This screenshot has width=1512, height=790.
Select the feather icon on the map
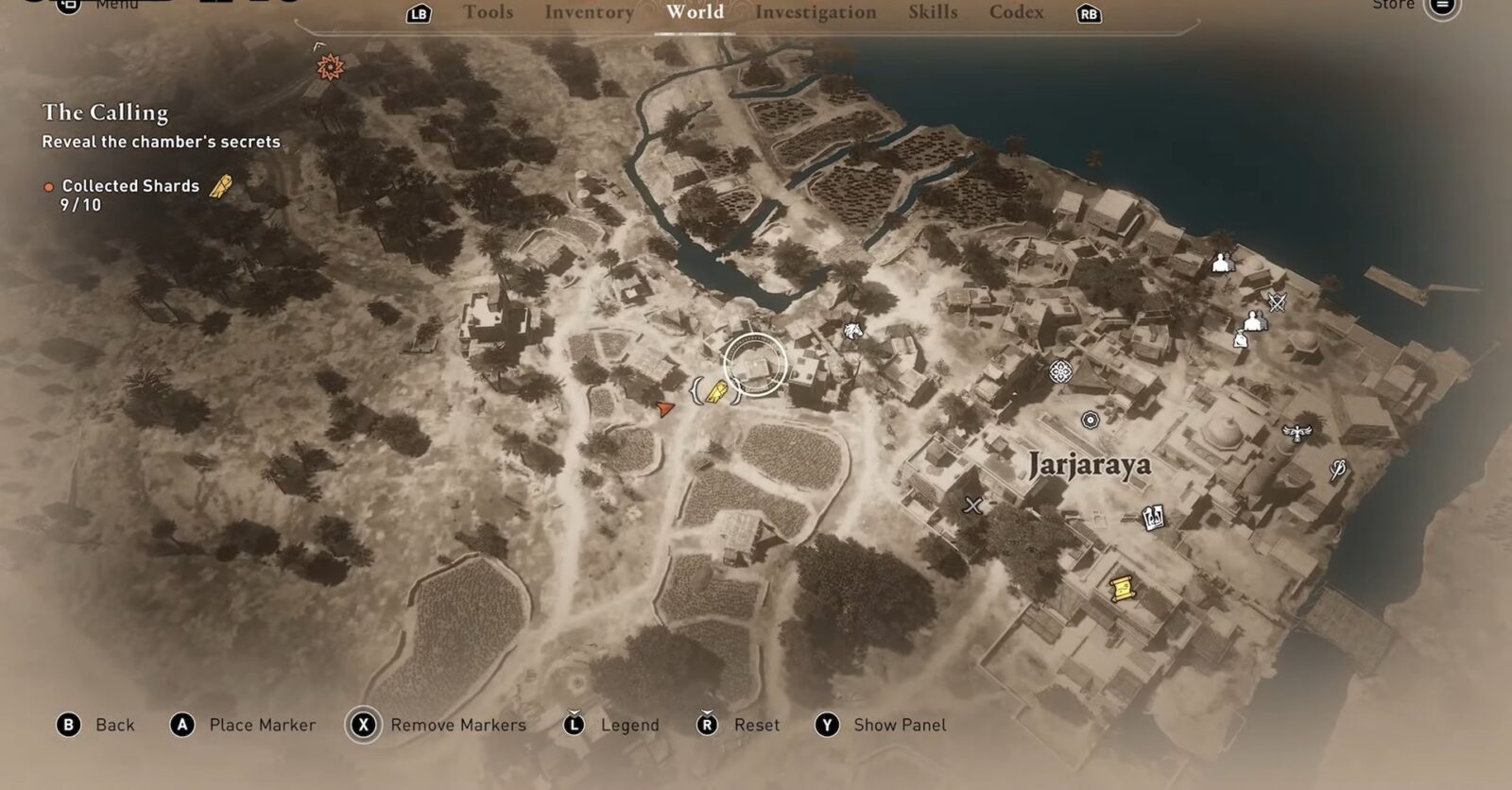click(1338, 470)
